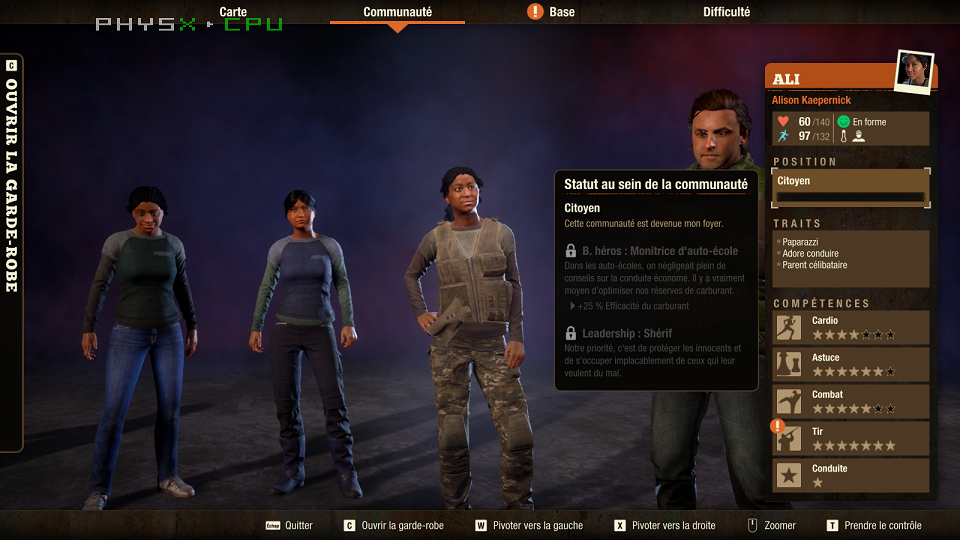Select Pivoter vers la droite
Screen dimensions: 960x540
coord(666,525)
